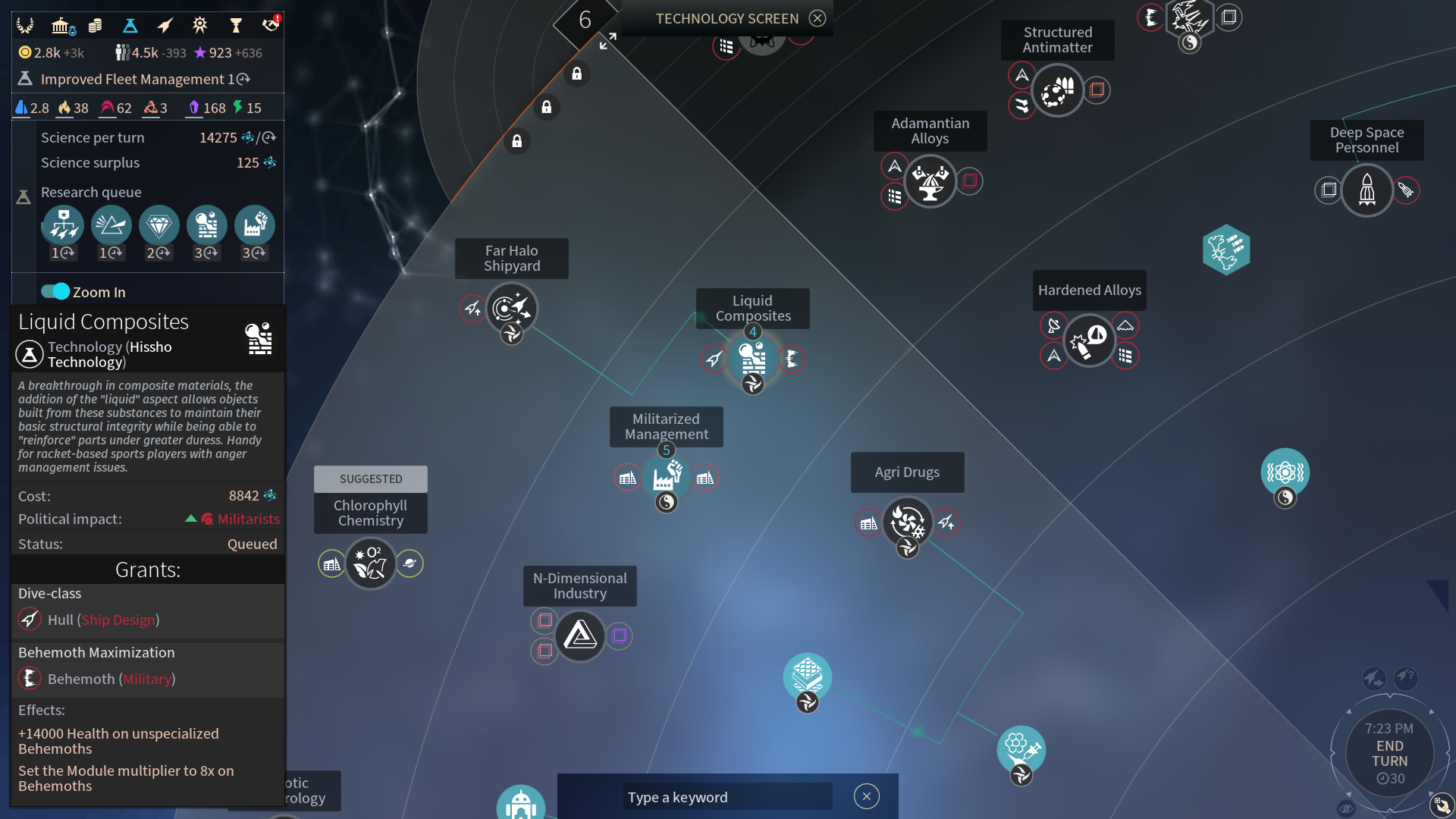The width and height of the screenshot is (1456, 819).
Task: Close the Technology Screen
Action: [817, 18]
